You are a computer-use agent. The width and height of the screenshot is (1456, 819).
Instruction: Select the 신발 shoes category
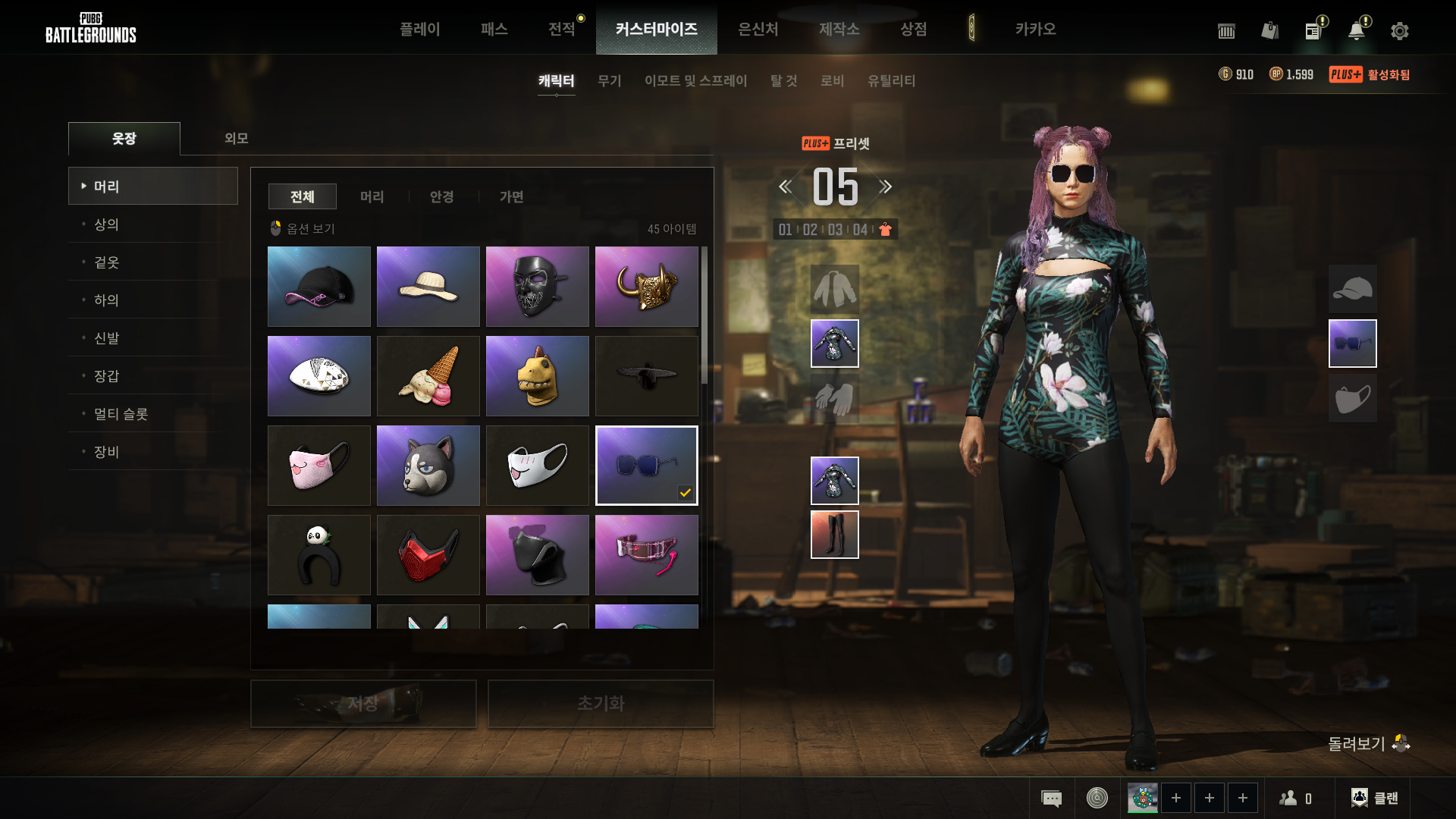tap(106, 338)
